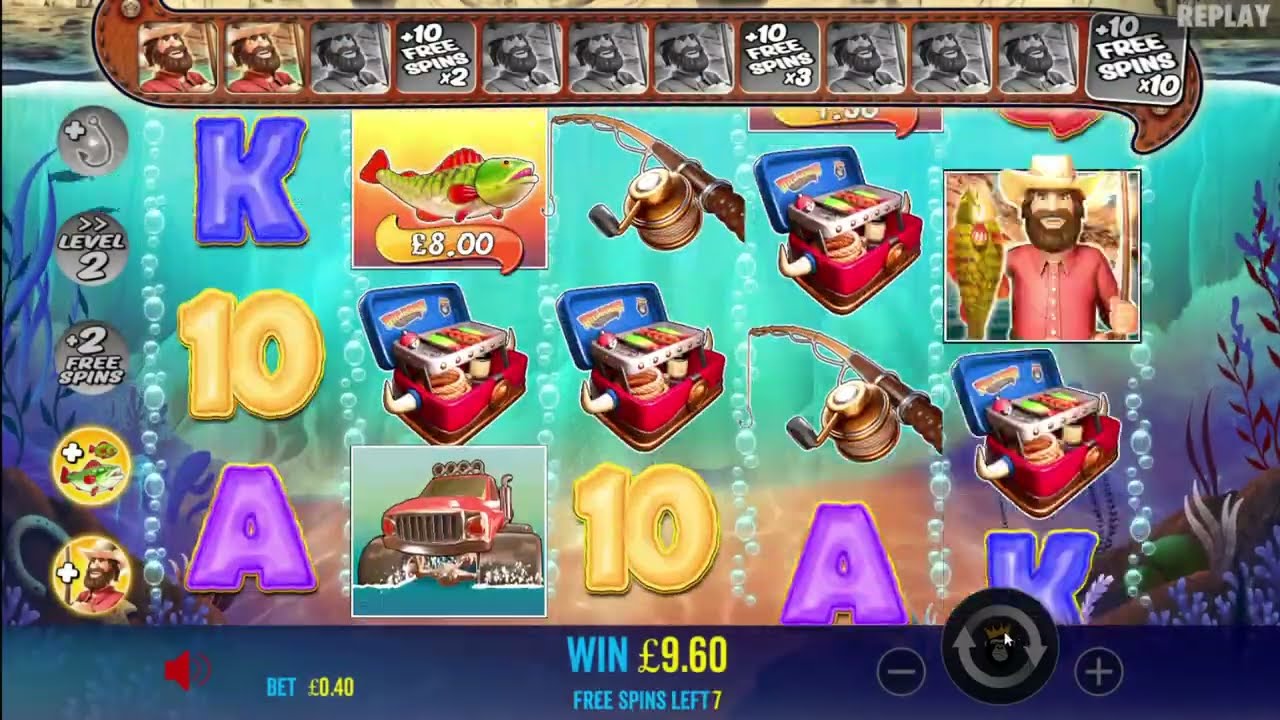Screen dimensions: 1280x720
Task: Click the £8.00 fish money symbol
Action: (x=449, y=195)
